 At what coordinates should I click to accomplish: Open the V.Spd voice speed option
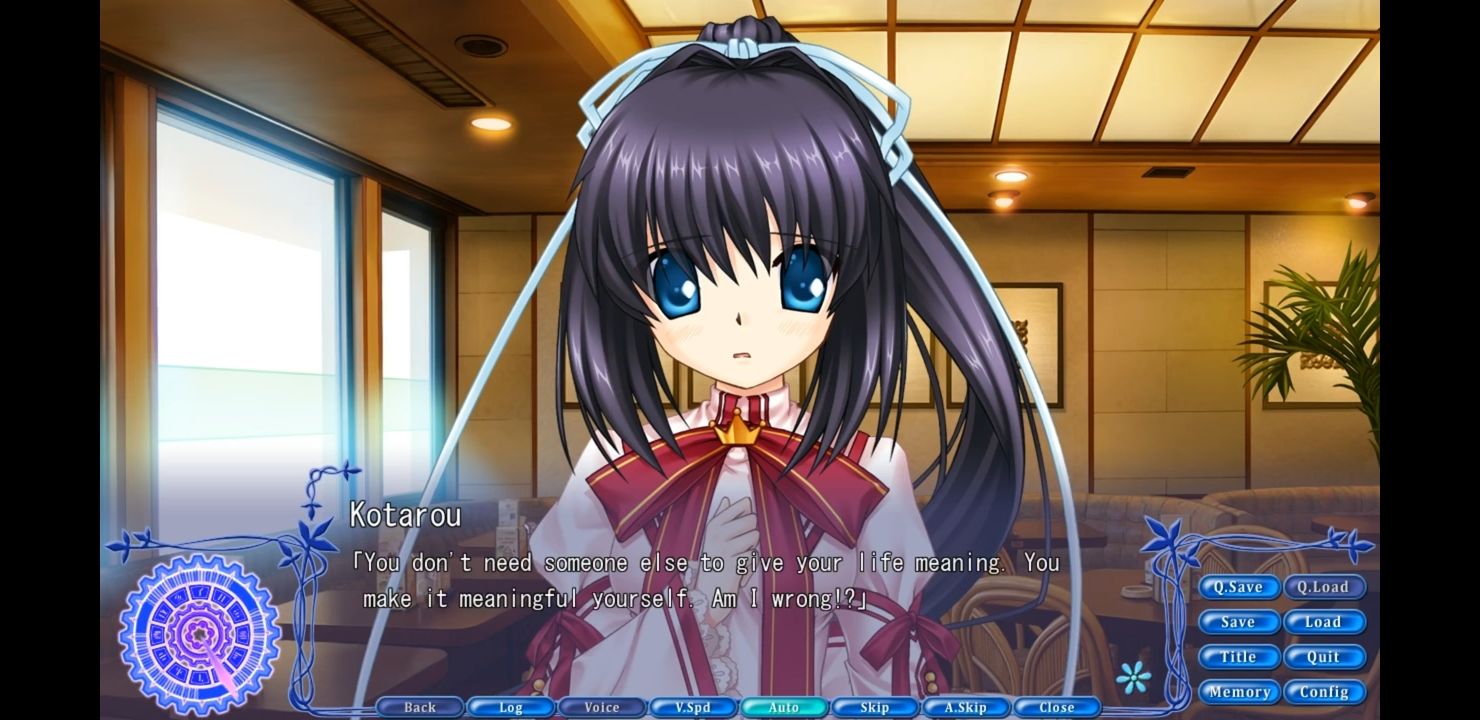[692, 707]
